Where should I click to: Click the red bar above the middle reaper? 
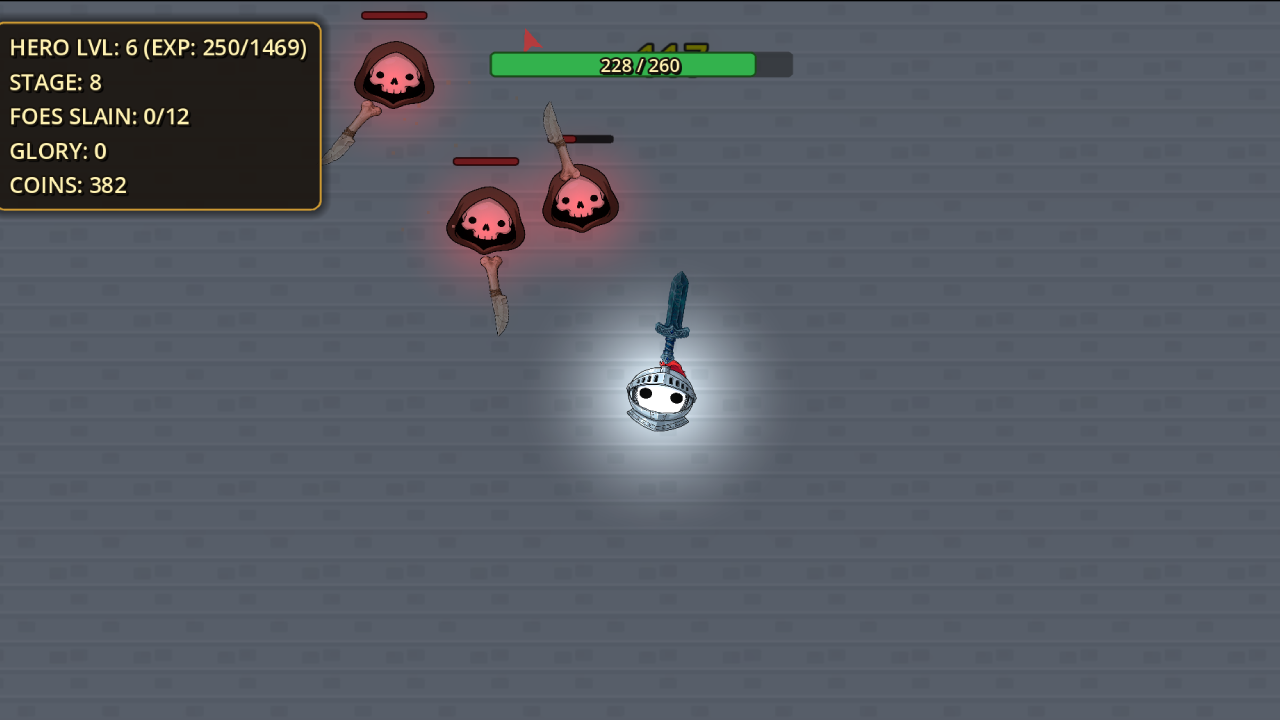pyautogui.click(x=486, y=161)
